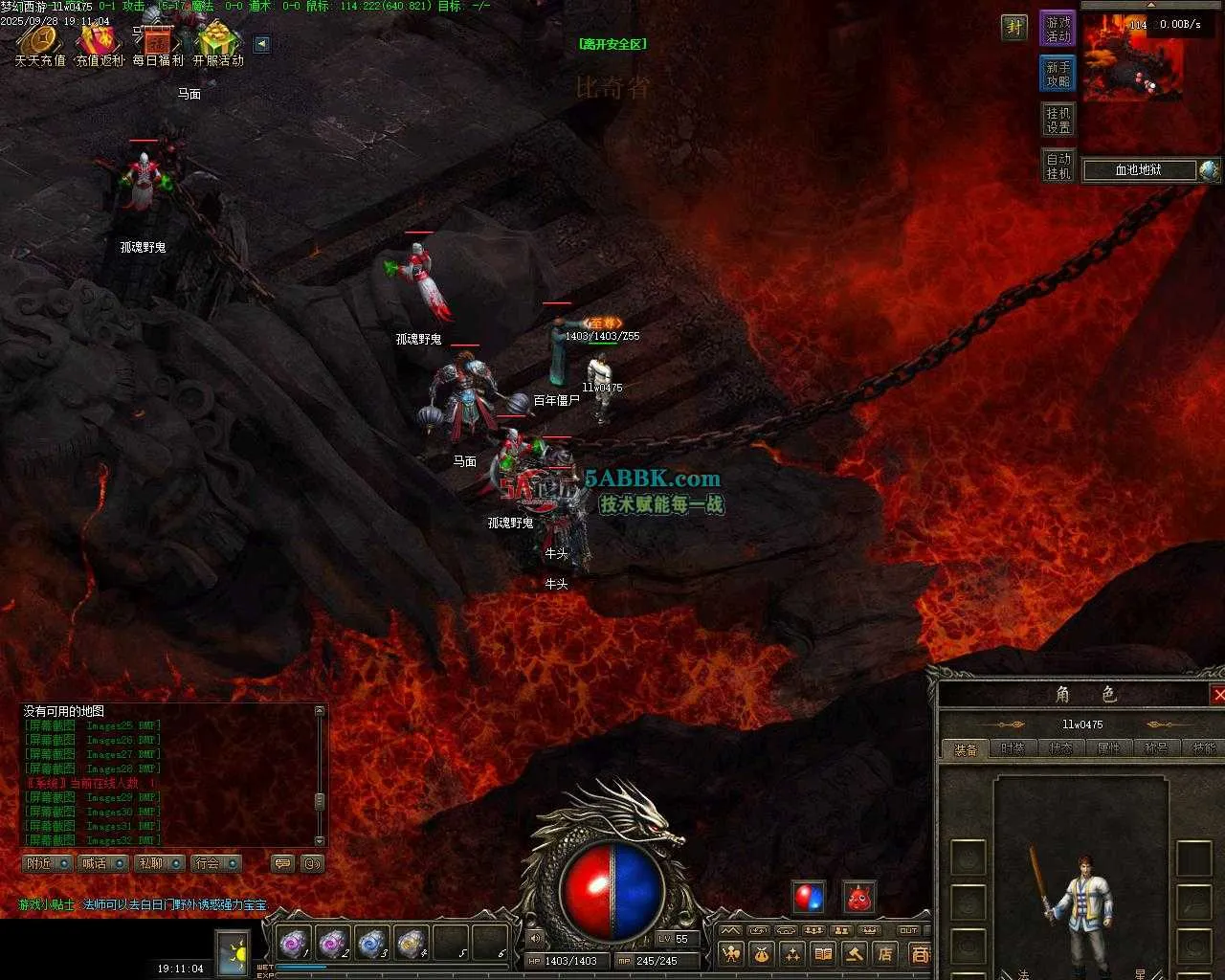Open the 充值返利 recharge rebate gift

click(x=100, y=43)
